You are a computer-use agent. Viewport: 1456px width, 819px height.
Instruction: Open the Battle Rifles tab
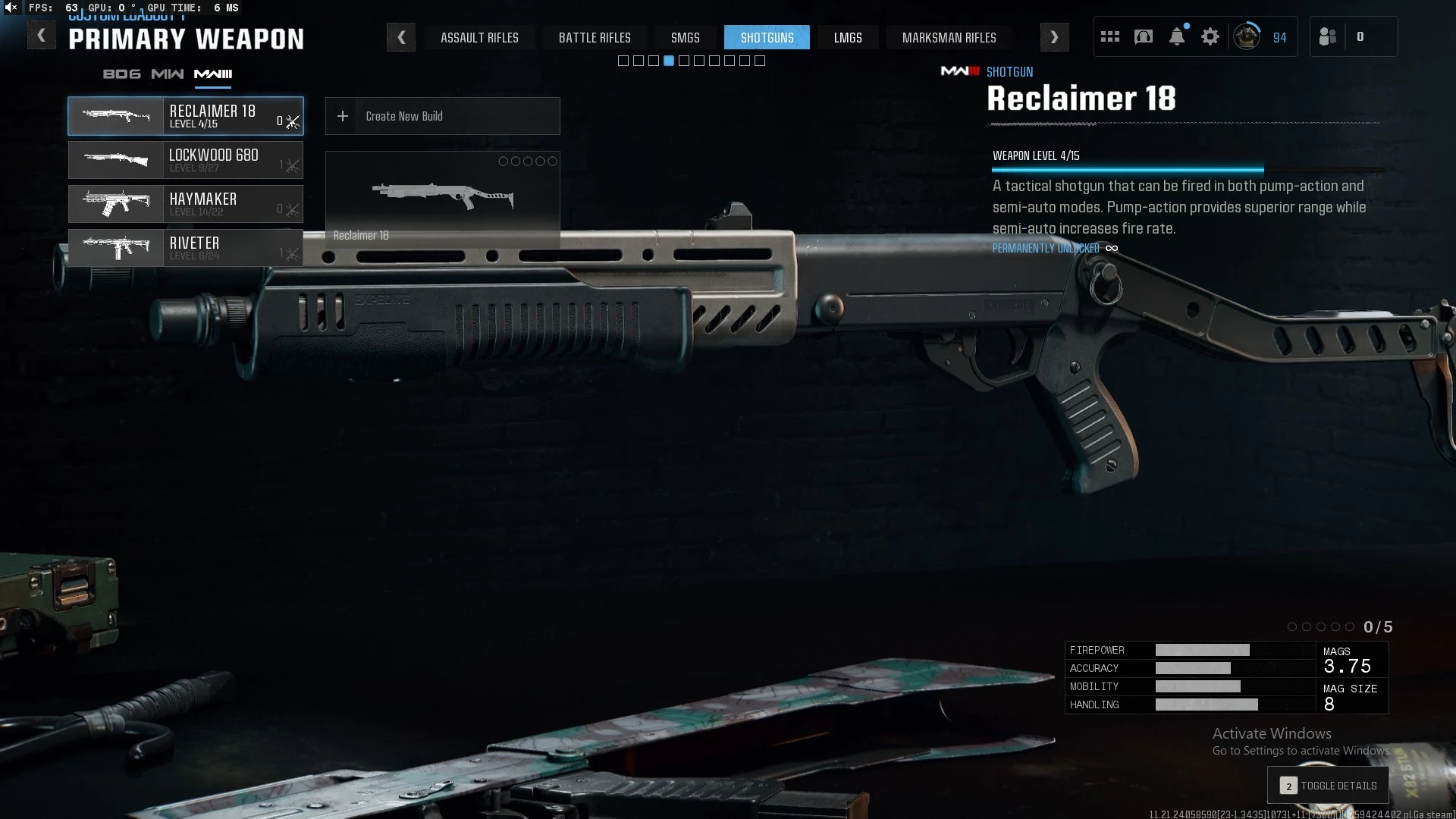point(595,37)
